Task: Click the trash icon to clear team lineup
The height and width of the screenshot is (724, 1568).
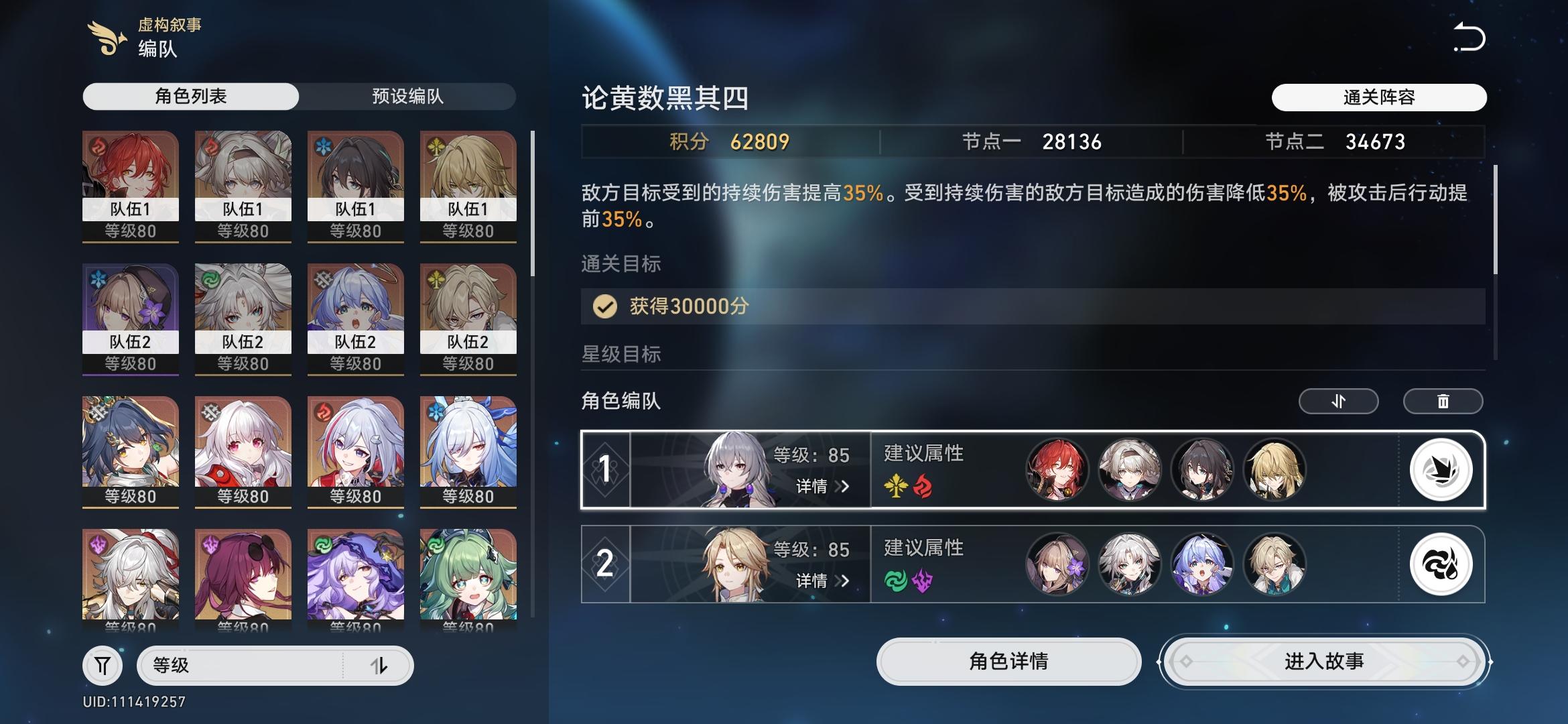Action: point(1443,401)
